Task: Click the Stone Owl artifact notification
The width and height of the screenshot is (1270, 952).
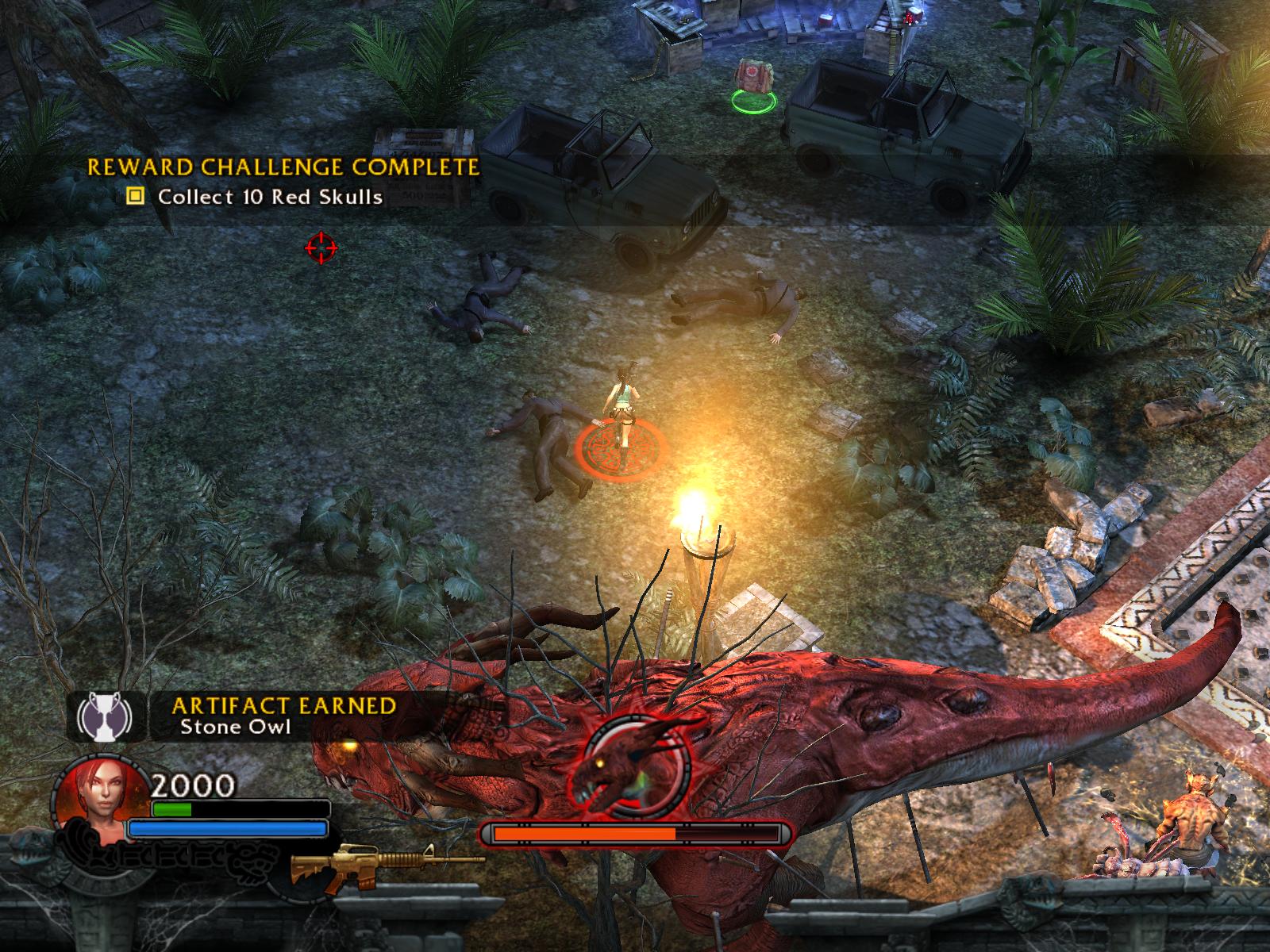Action: (235, 727)
